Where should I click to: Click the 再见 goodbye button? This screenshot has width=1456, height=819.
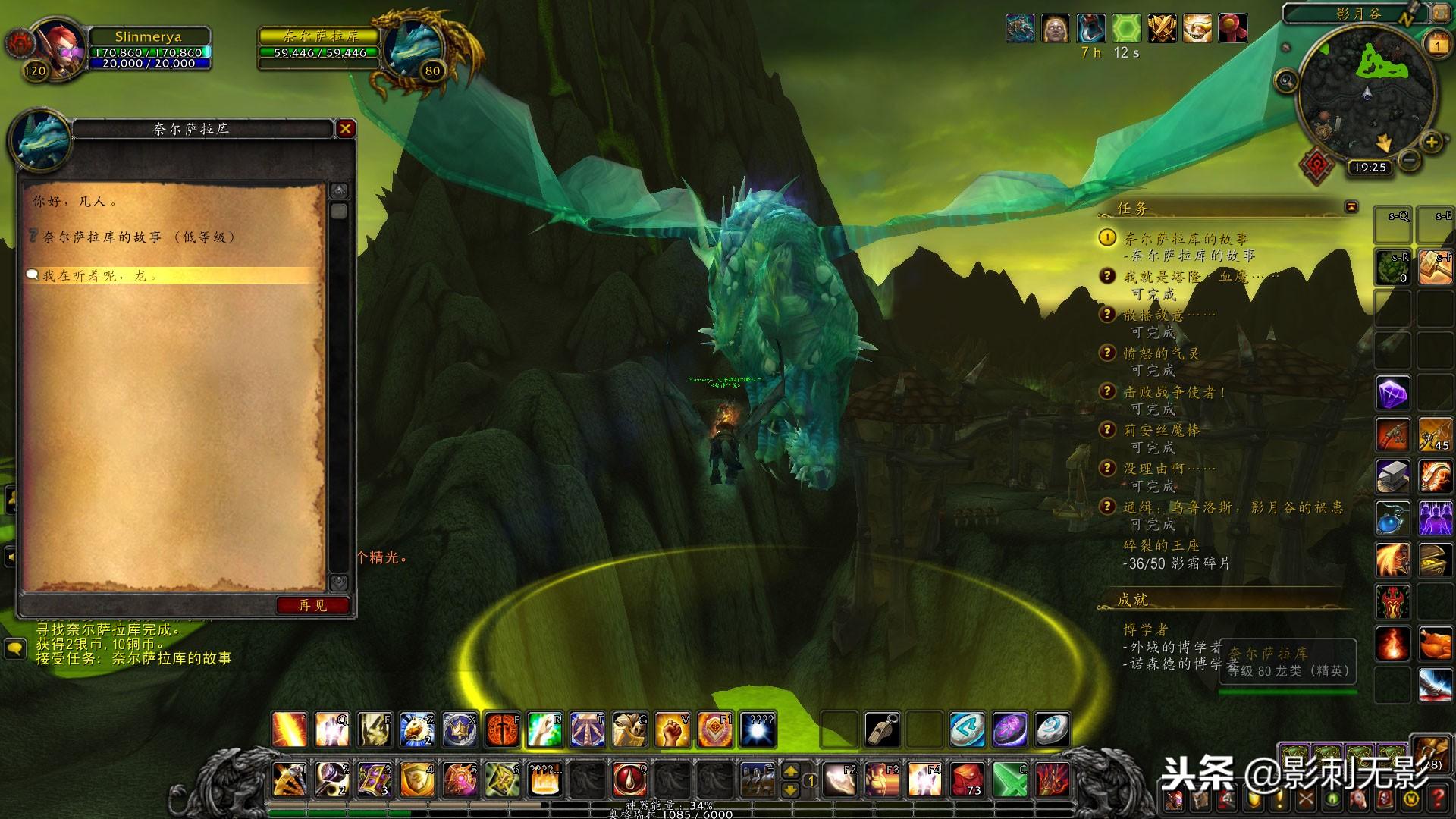click(312, 605)
